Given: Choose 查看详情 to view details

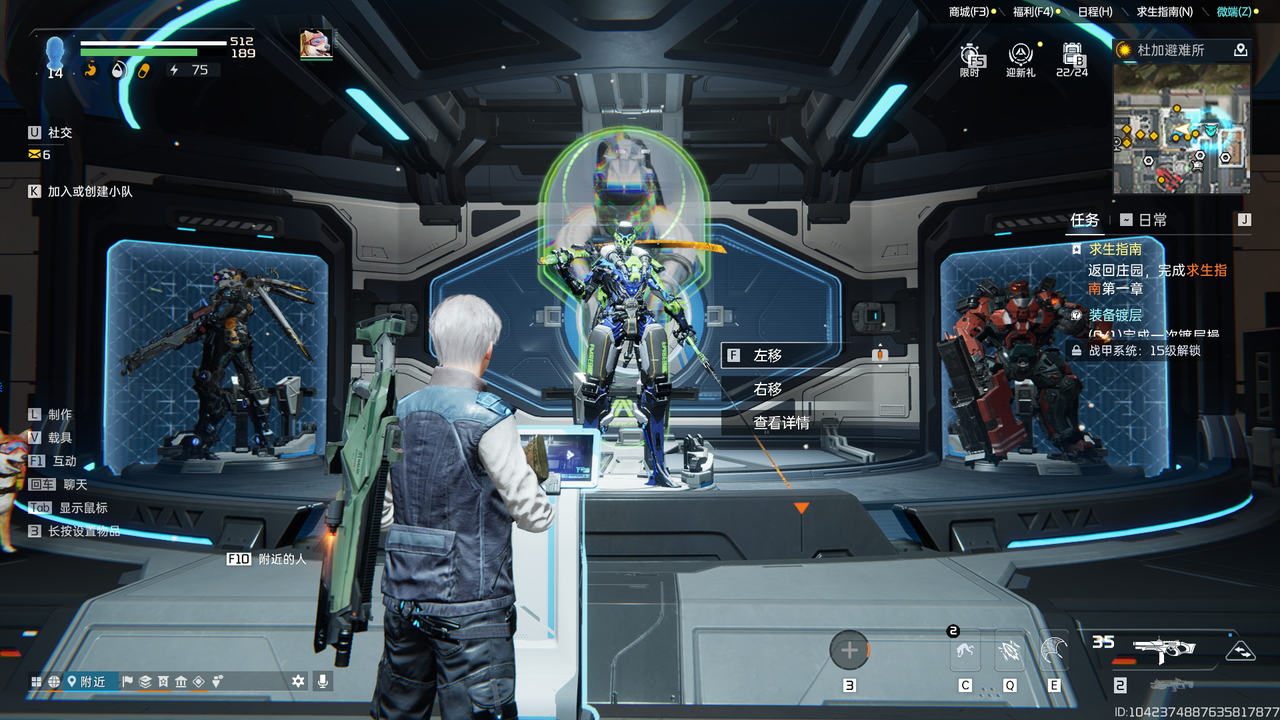Looking at the screenshot, I should click(x=781, y=423).
